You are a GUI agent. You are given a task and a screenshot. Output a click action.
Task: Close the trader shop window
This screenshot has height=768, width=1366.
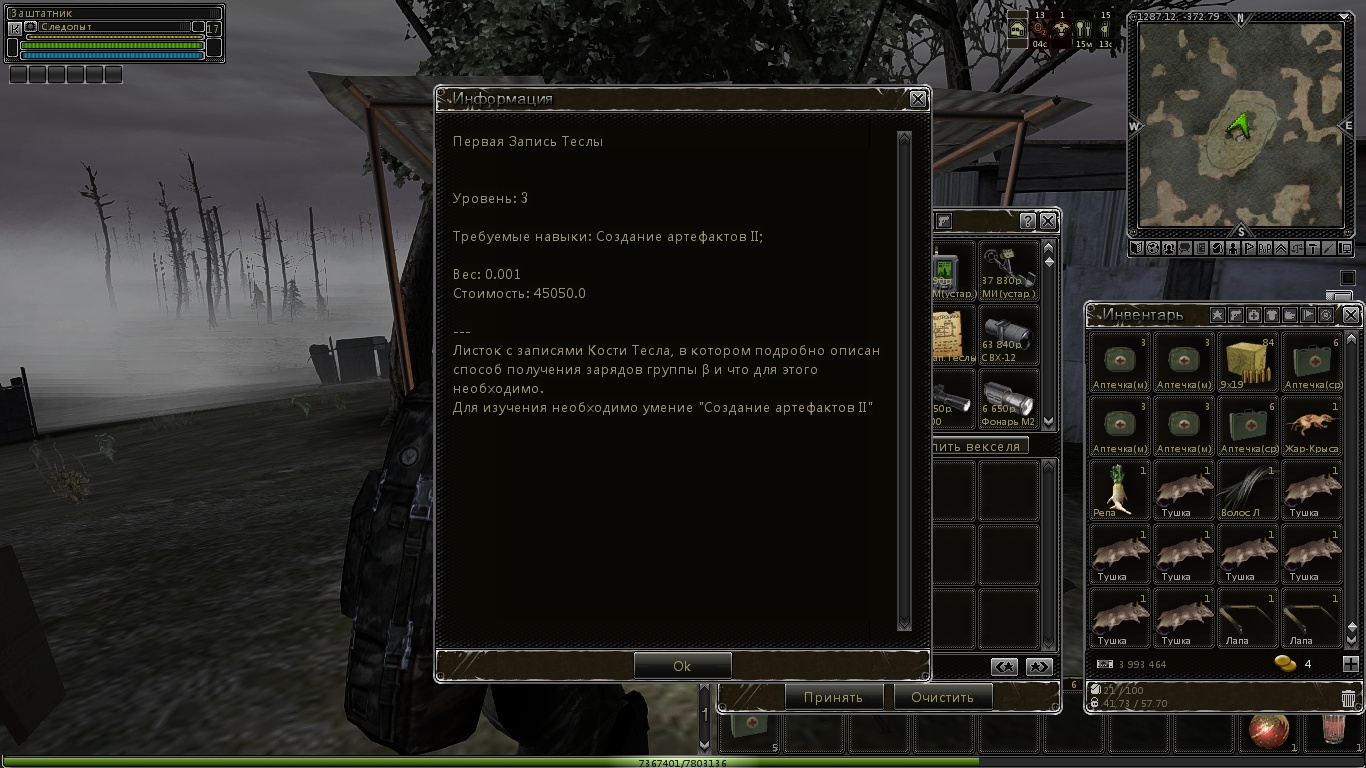[1047, 221]
